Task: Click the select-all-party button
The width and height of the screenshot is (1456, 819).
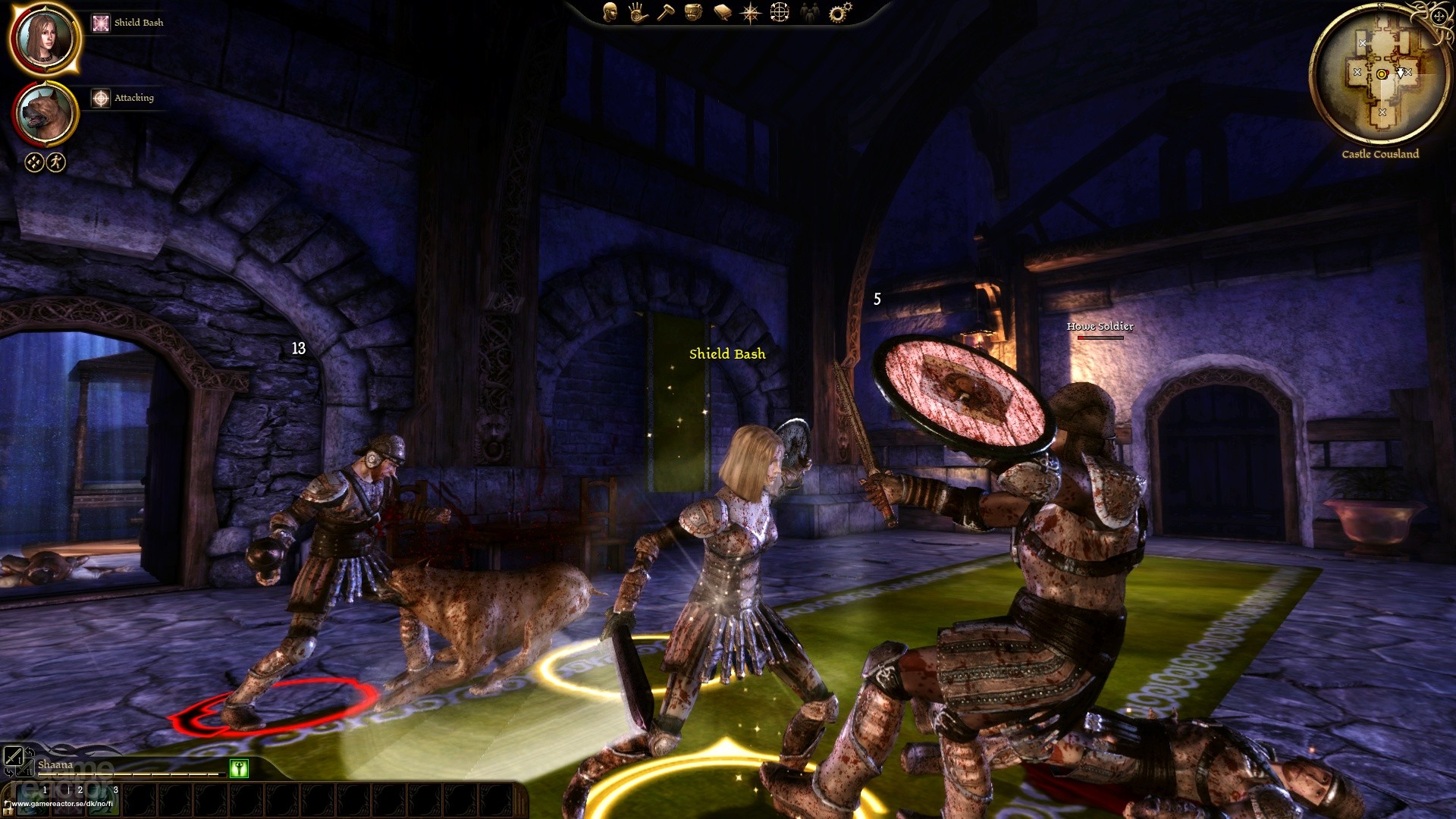Action: pos(34,162)
